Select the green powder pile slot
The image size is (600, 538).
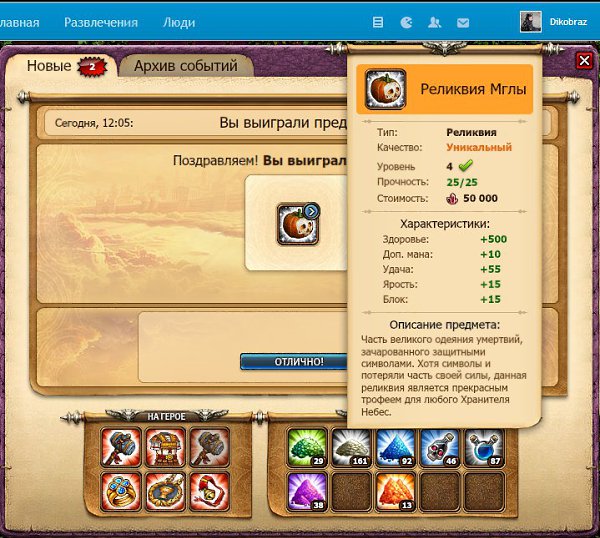(307, 447)
